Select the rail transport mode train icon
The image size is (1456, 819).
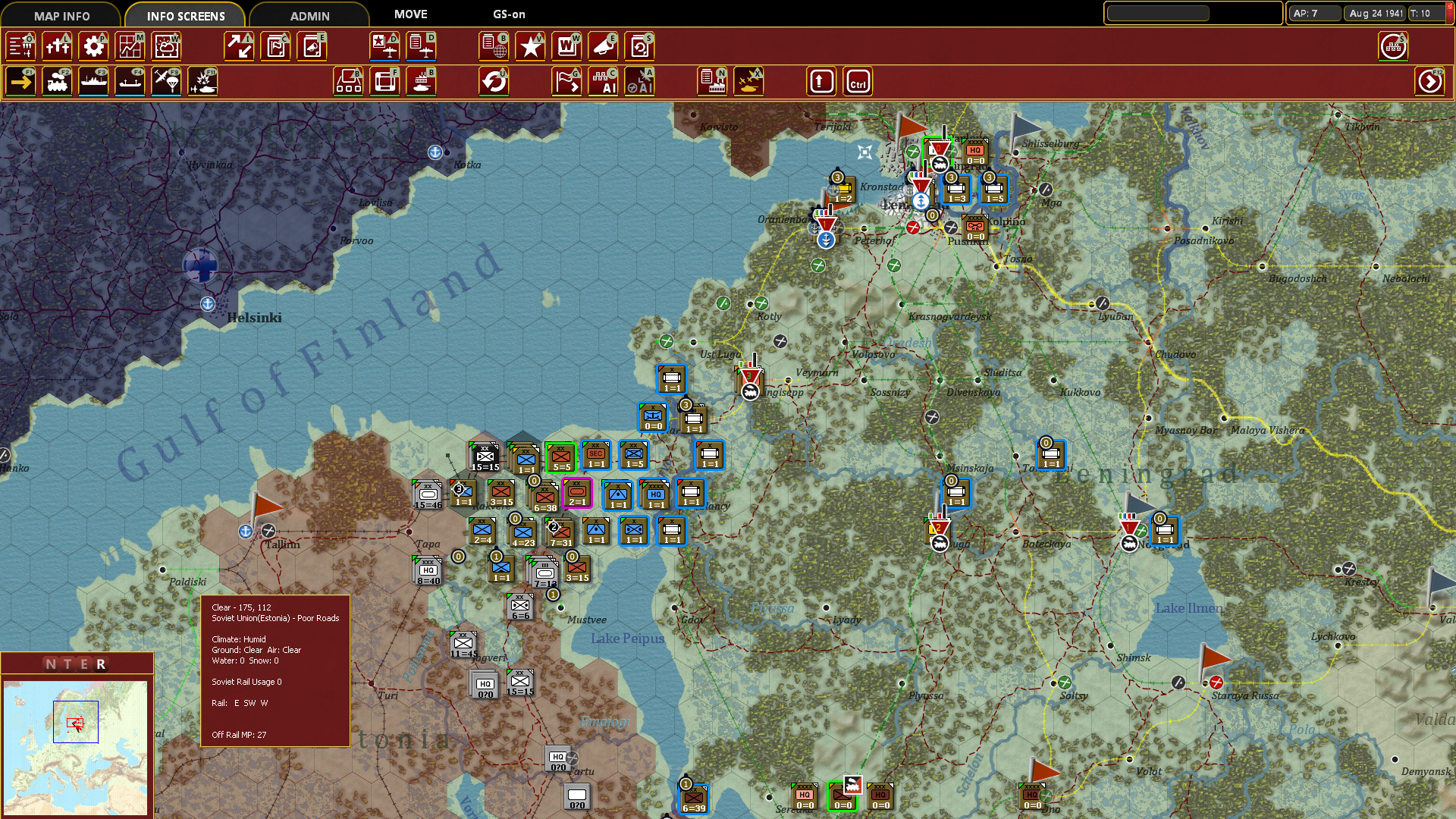coord(57,81)
